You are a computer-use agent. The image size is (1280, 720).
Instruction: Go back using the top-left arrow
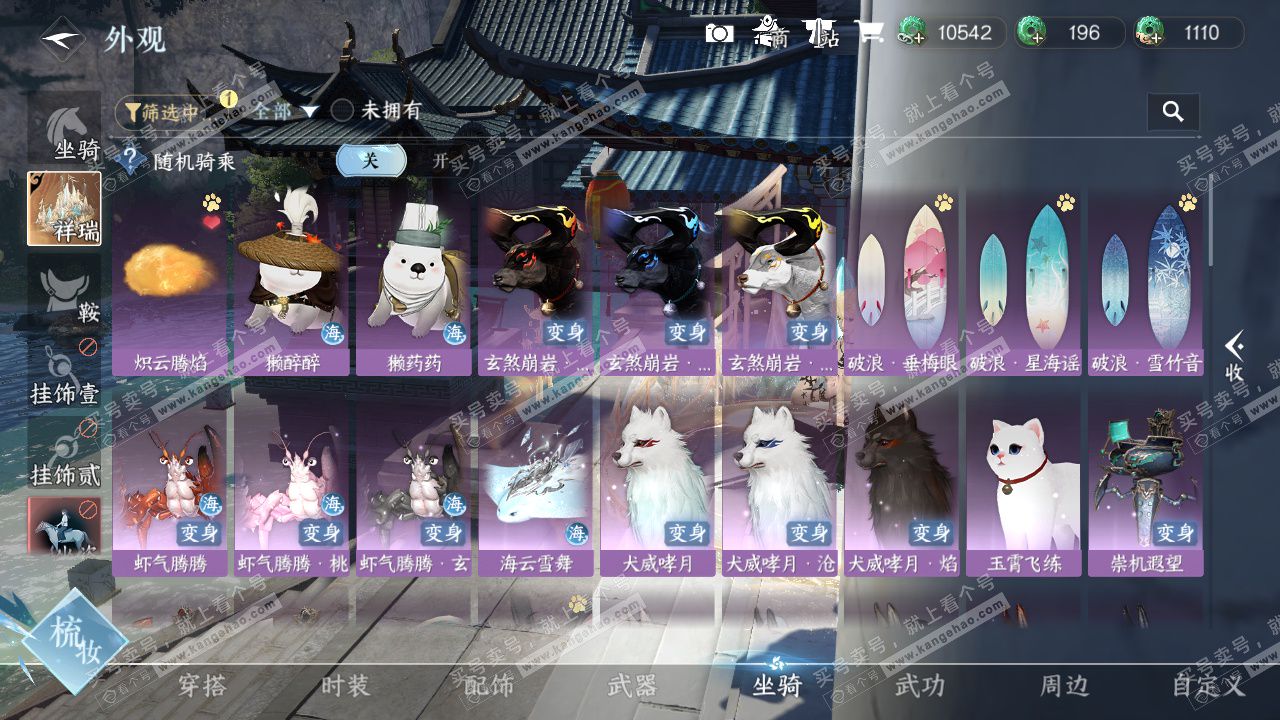(62, 40)
